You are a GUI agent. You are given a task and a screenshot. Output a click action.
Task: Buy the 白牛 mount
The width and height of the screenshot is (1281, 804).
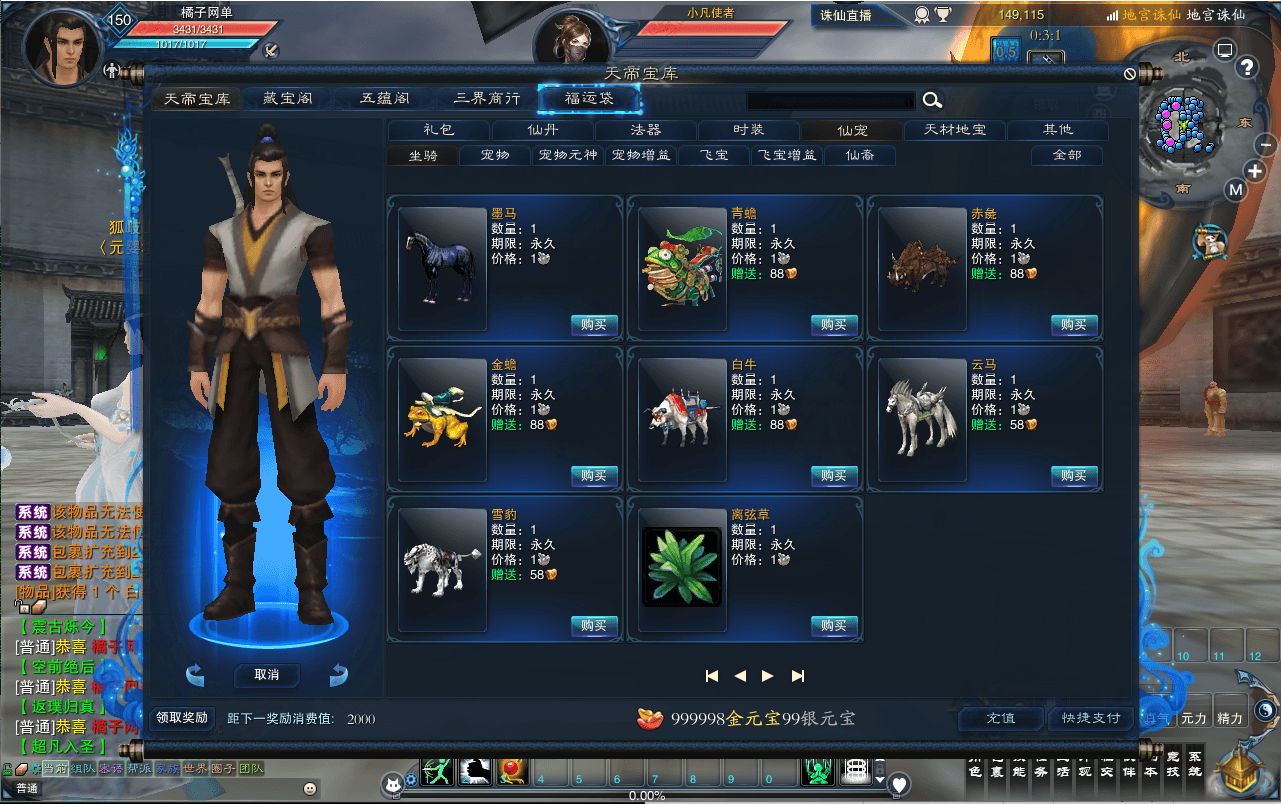834,476
